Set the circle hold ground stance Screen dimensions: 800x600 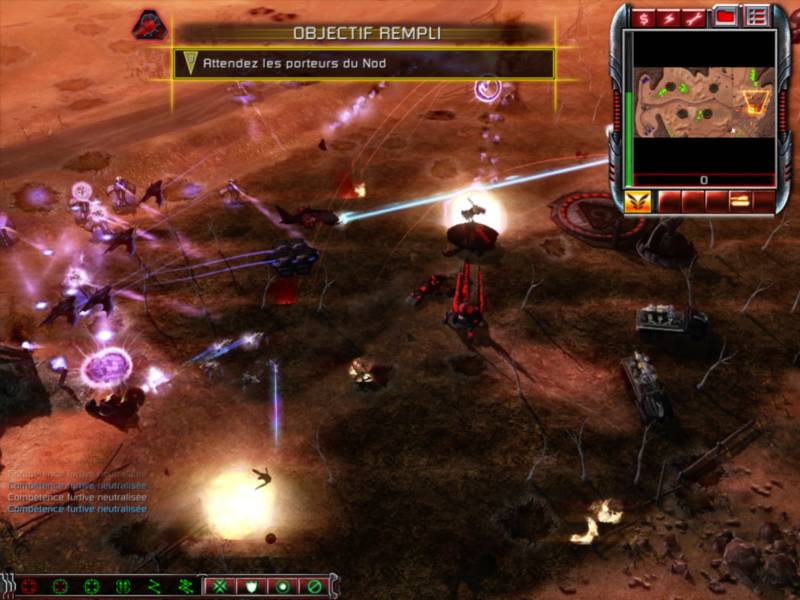[x=283, y=586]
